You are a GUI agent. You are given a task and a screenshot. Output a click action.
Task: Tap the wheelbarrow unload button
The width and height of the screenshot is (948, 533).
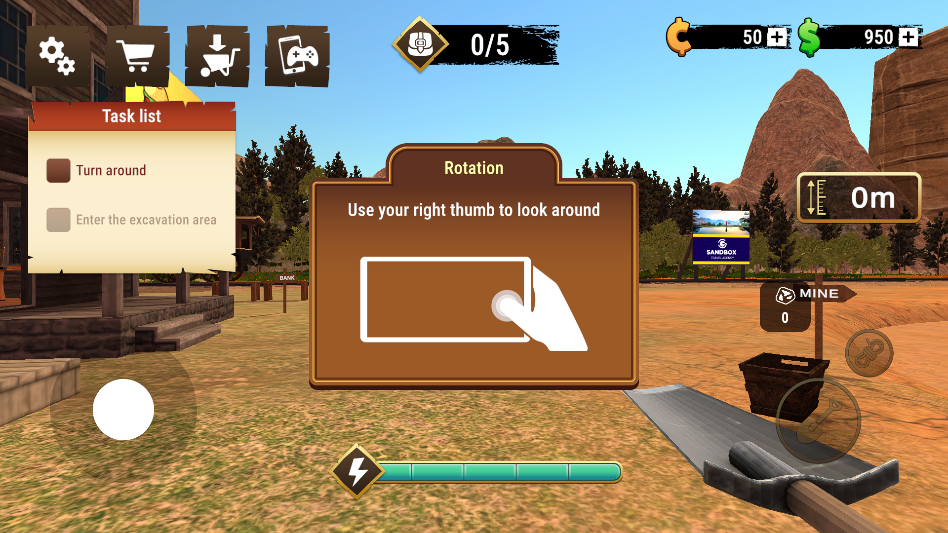click(x=217, y=56)
